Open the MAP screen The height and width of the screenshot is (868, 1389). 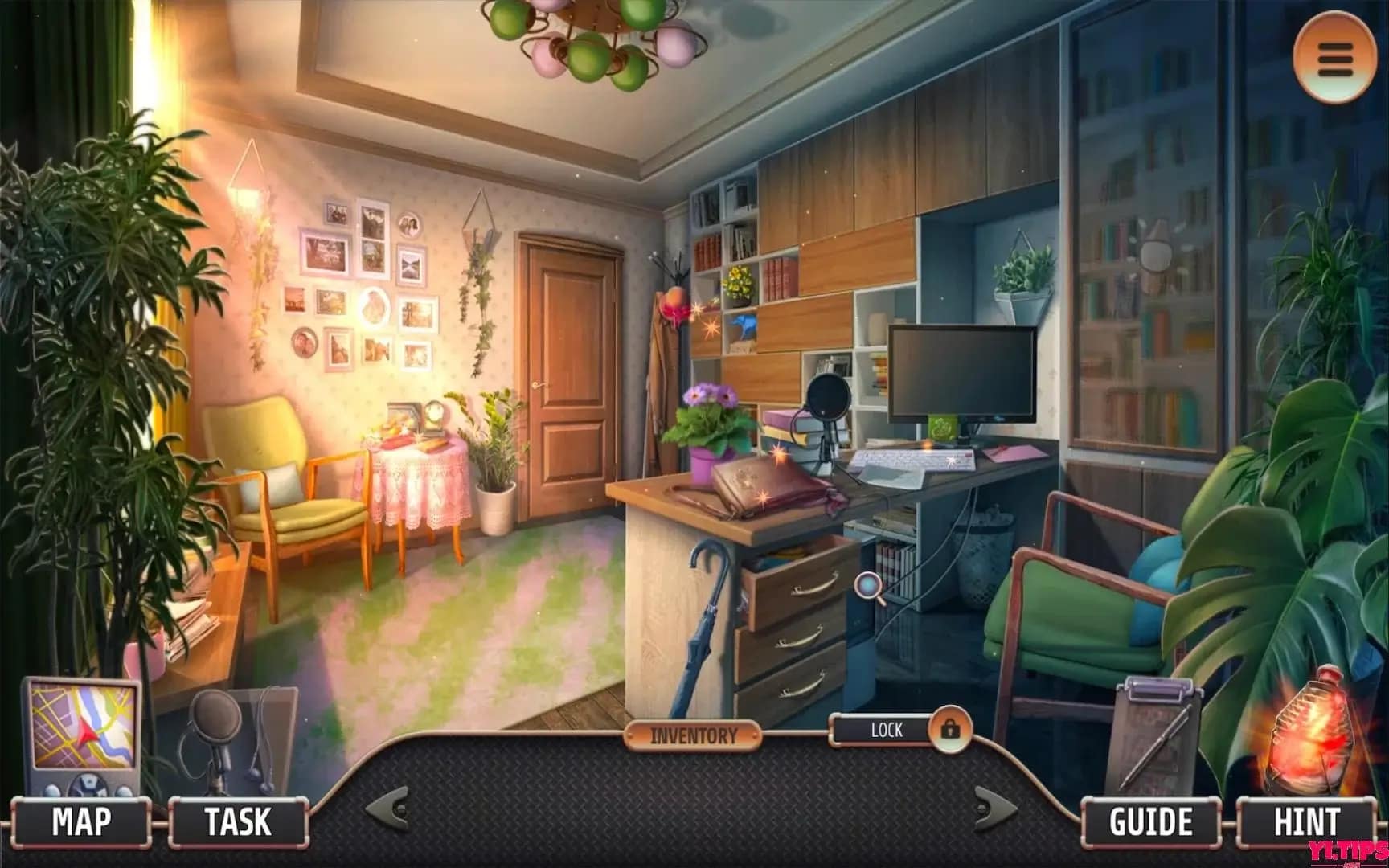click(83, 822)
